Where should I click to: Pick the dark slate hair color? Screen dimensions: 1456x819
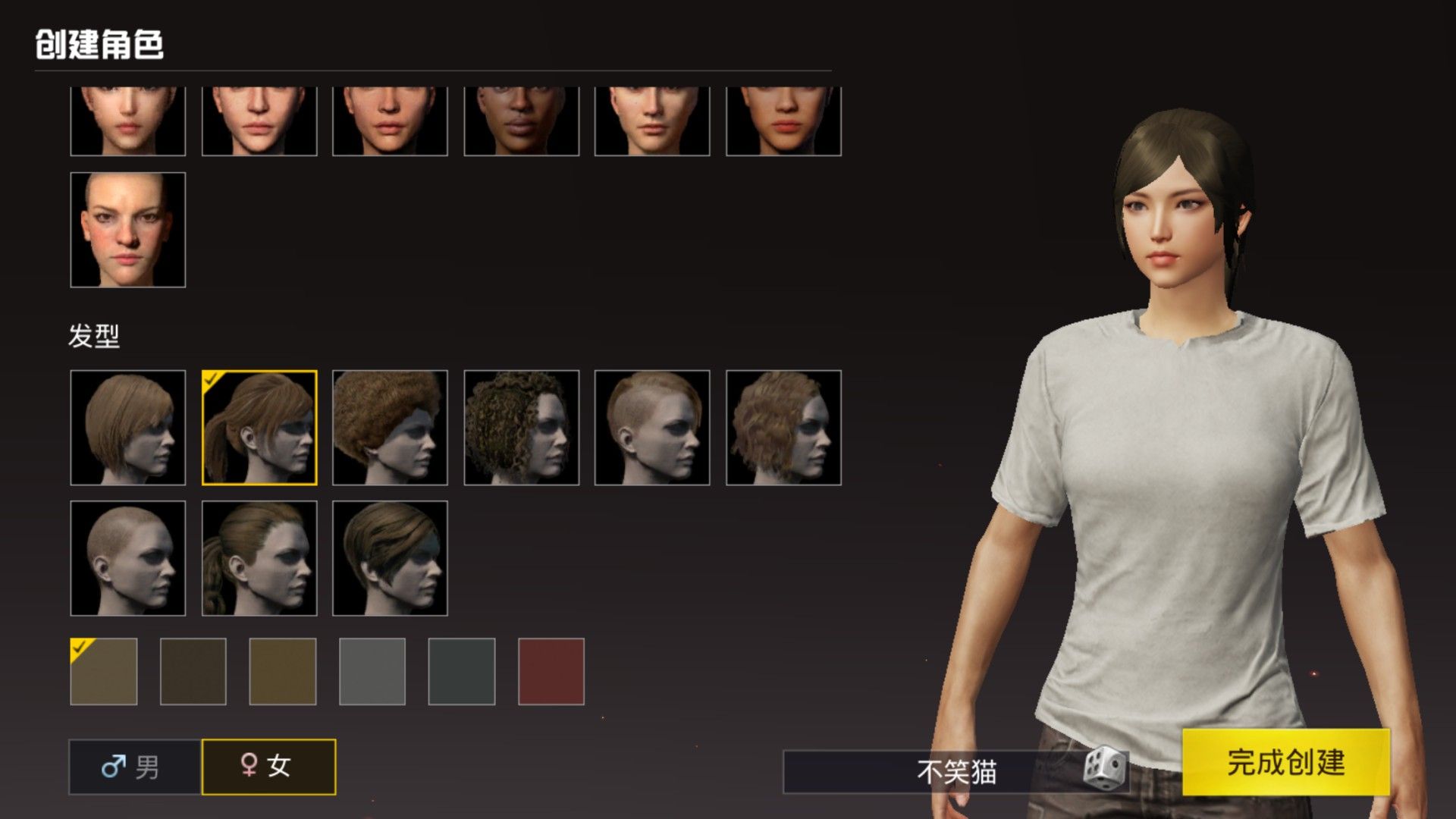(462, 671)
